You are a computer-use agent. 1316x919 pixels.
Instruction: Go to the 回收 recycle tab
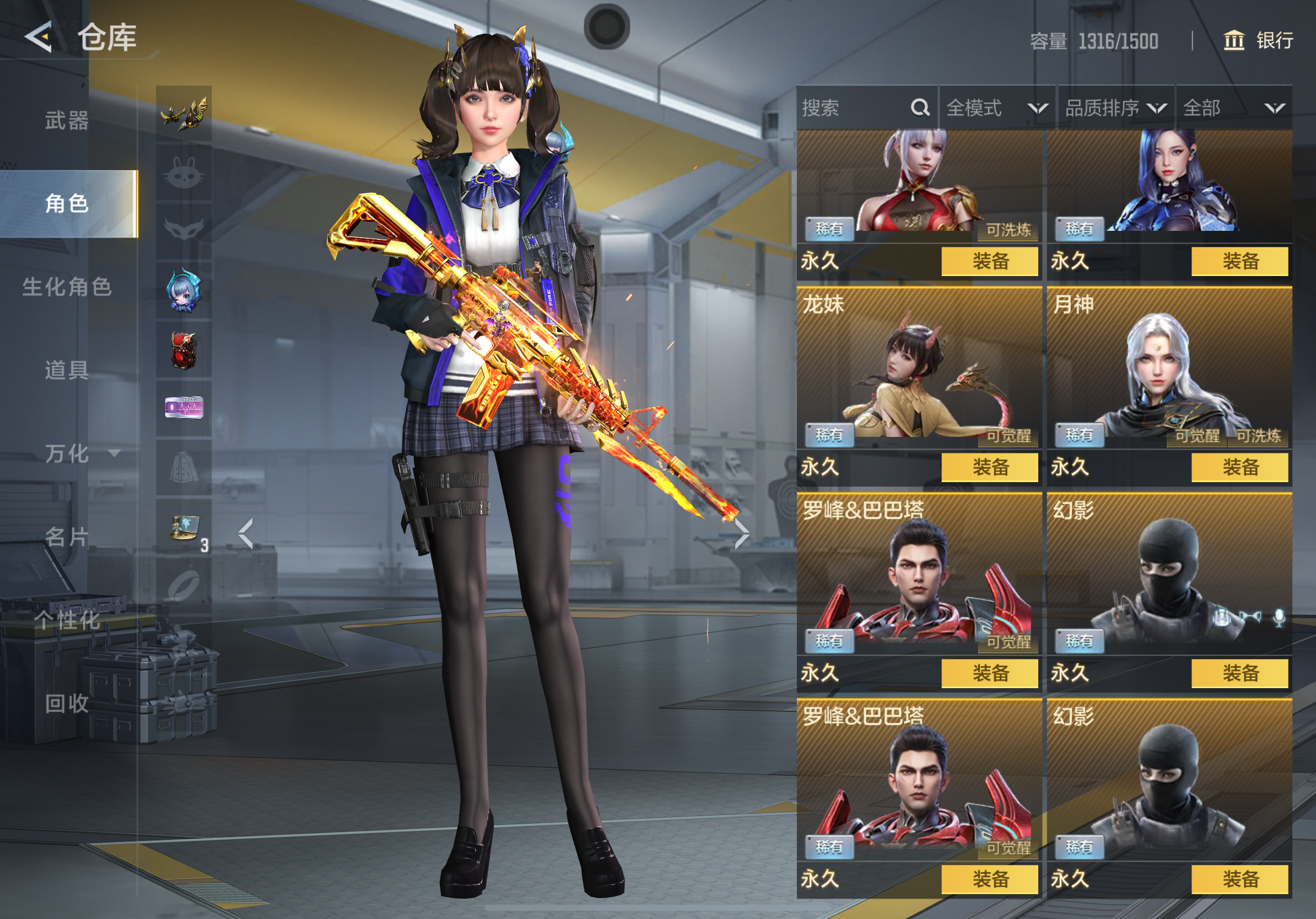pyautogui.click(x=67, y=703)
